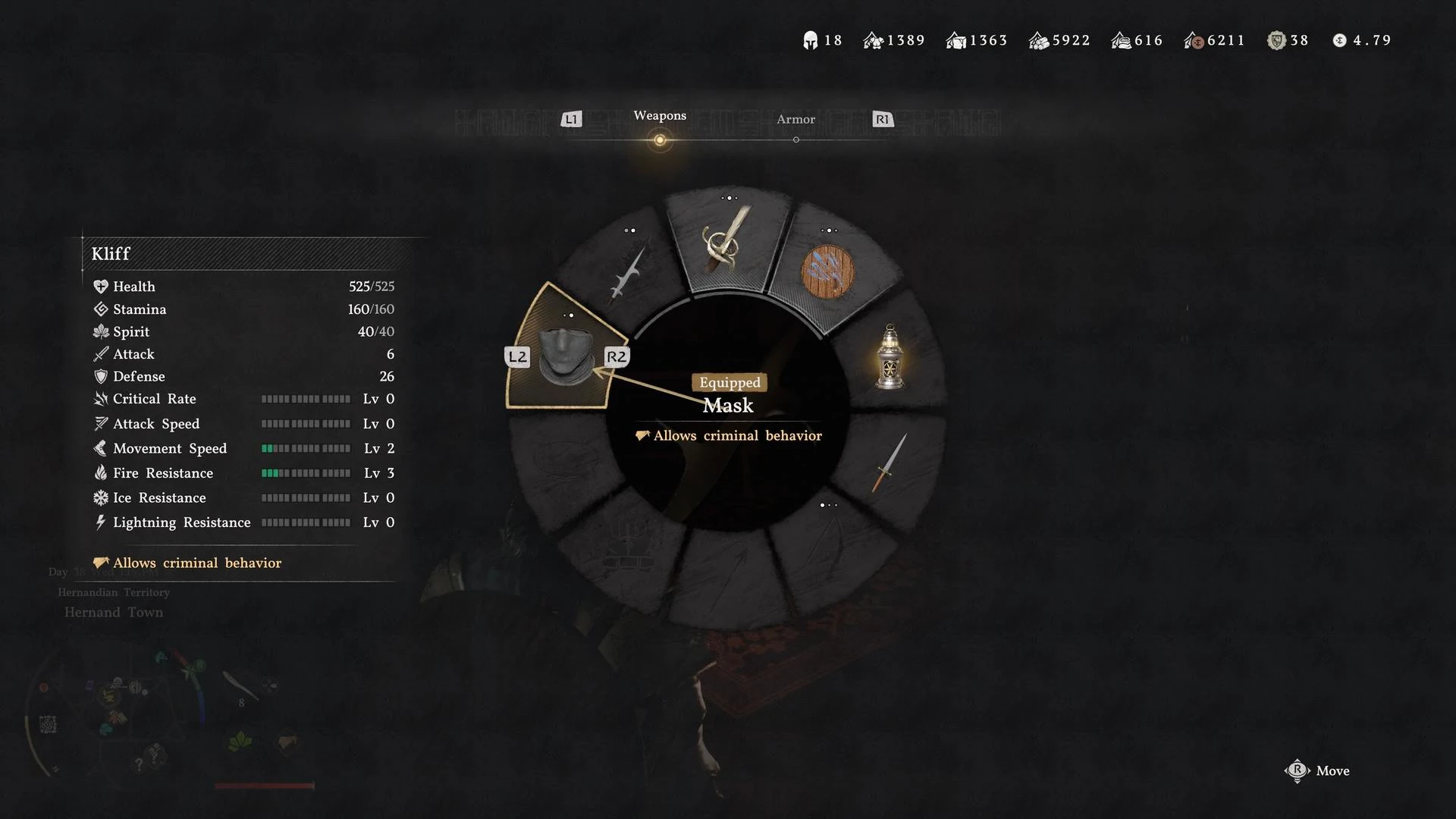Select the dagger slot
Image resolution: width=1456 pixels, height=819 pixels.
[890, 463]
